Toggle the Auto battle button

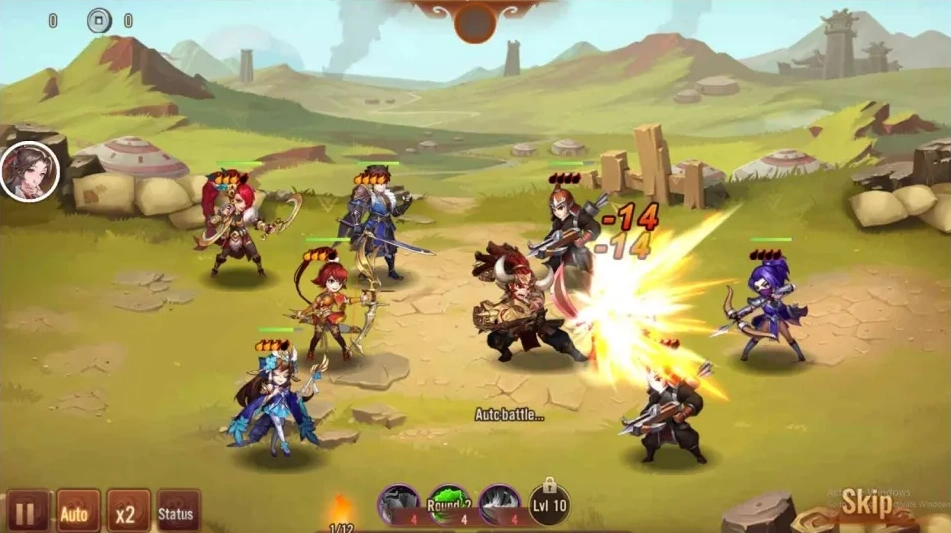point(76,513)
